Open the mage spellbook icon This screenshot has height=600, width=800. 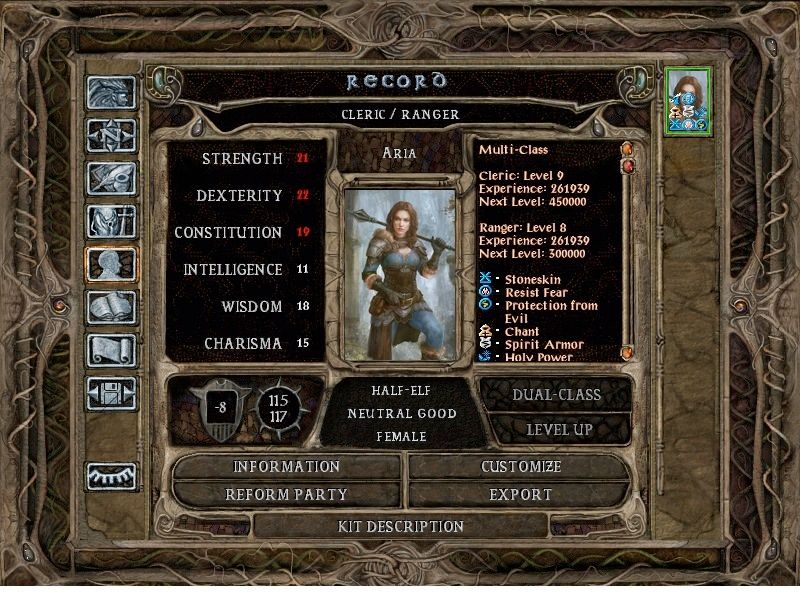(110, 306)
